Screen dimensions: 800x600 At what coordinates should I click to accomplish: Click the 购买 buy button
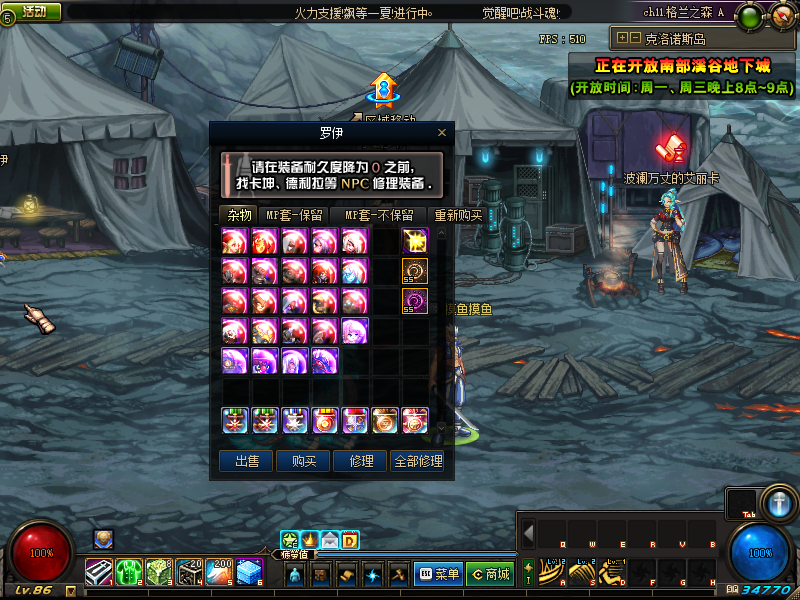coord(304,461)
